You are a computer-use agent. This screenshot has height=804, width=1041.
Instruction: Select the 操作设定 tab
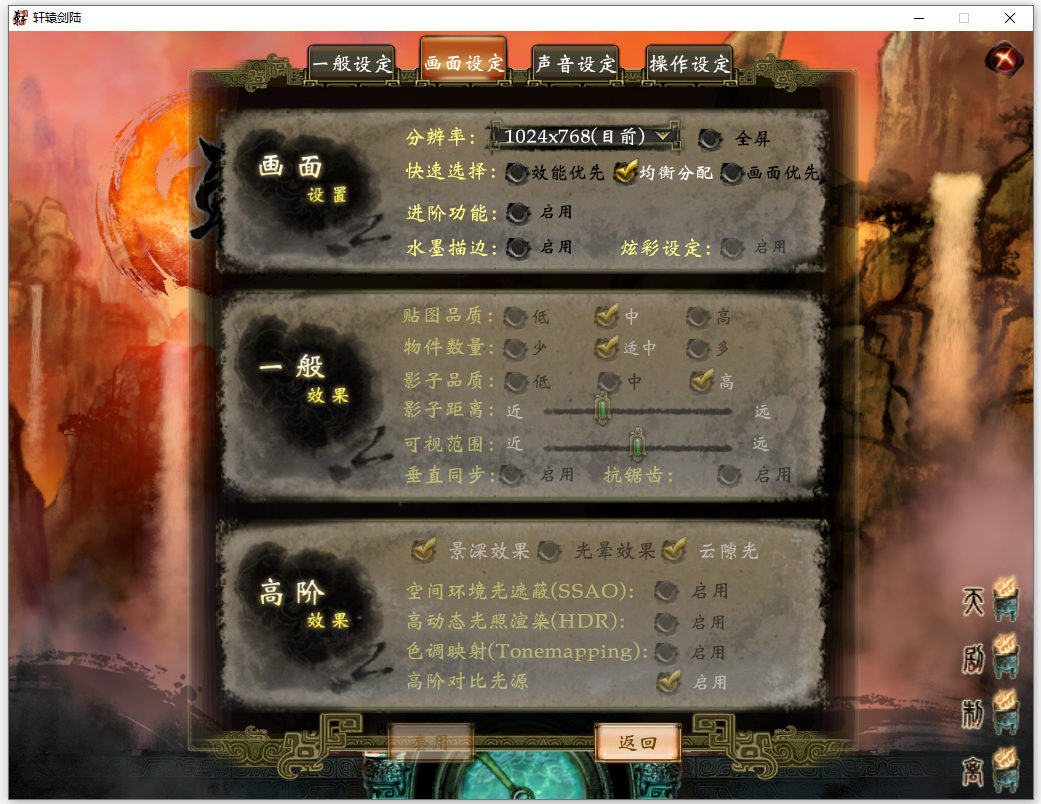(690, 65)
